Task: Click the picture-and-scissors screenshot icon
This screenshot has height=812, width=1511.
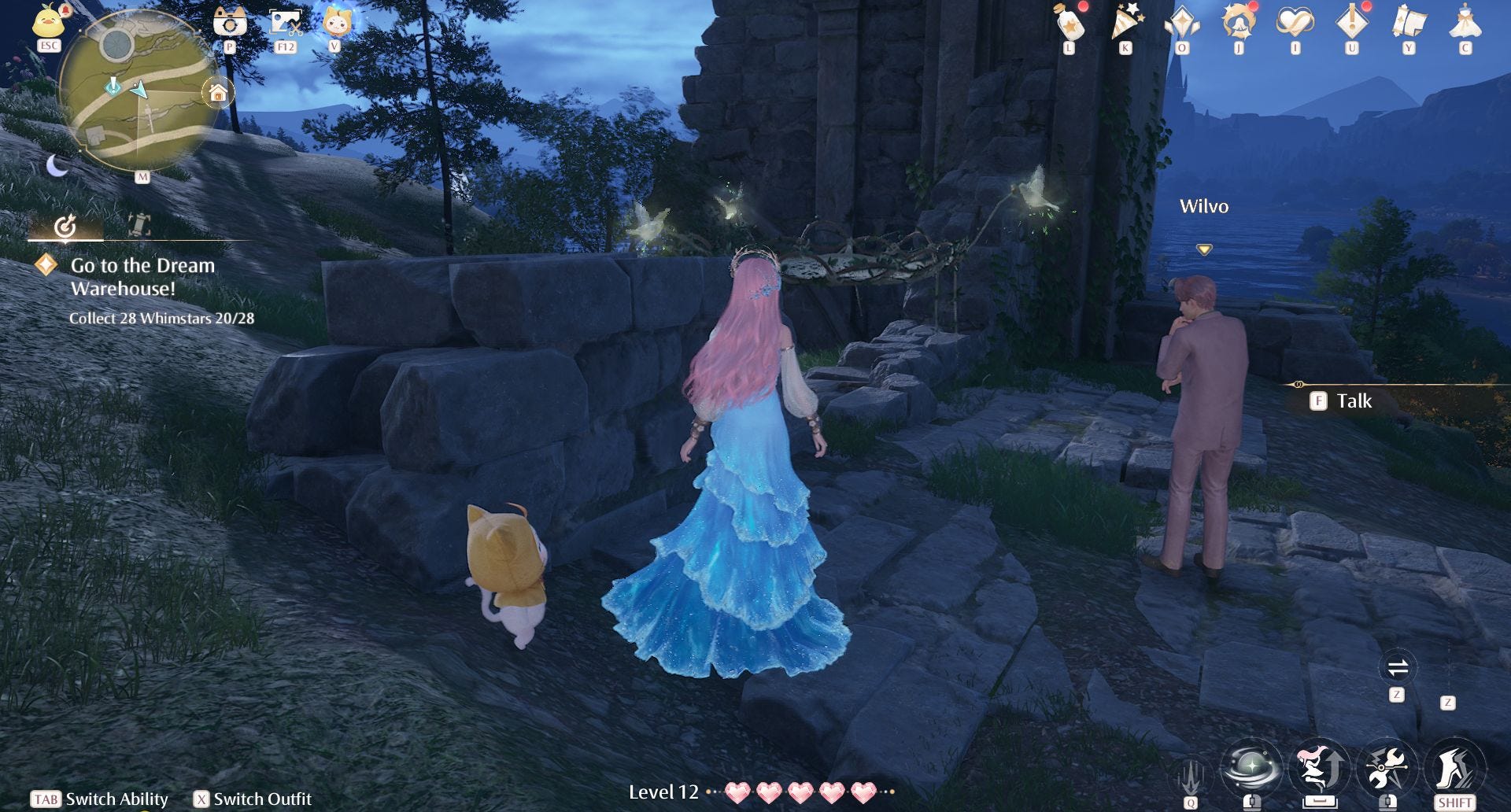Action: (x=285, y=22)
